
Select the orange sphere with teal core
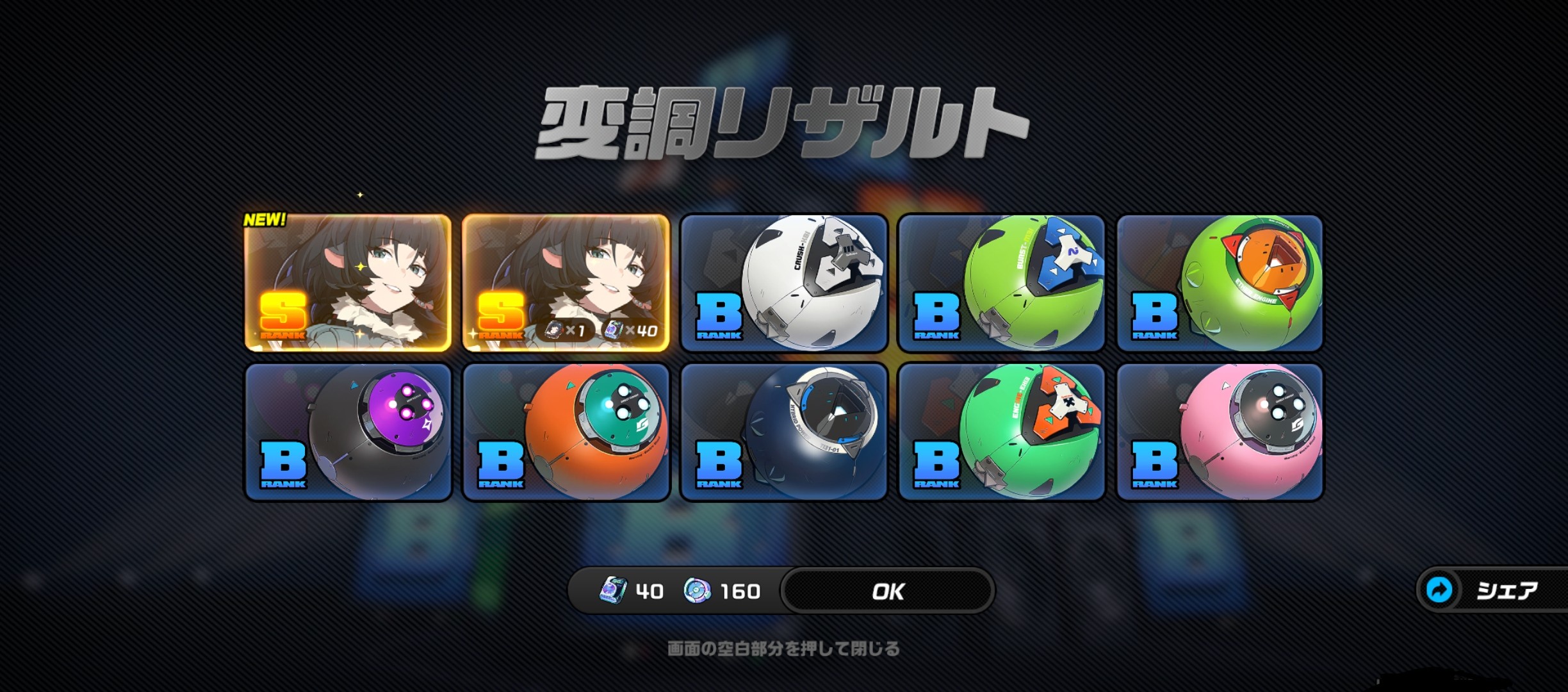[x=566, y=432]
